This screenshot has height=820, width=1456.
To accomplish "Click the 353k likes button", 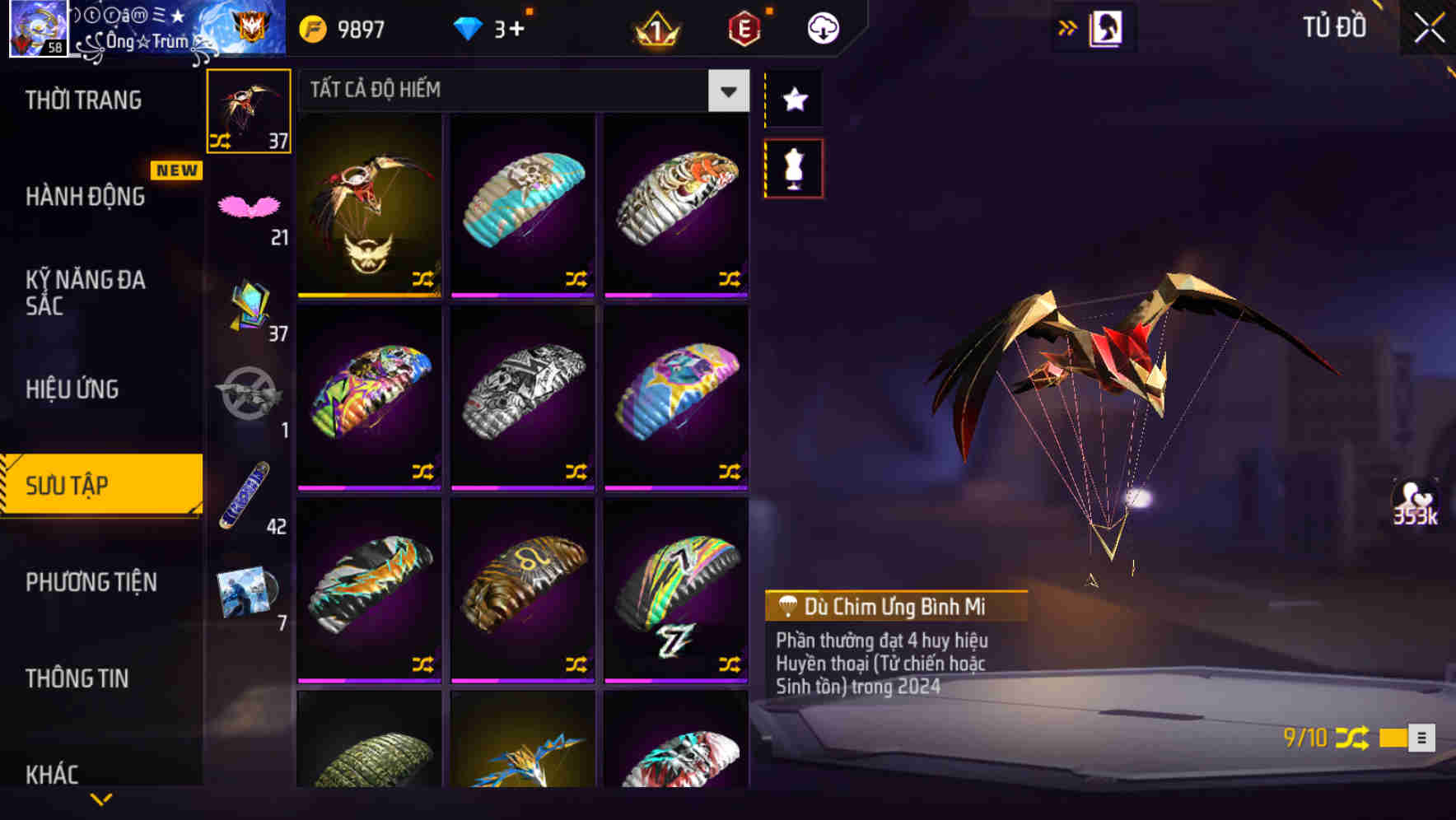I will click(1416, 501).
